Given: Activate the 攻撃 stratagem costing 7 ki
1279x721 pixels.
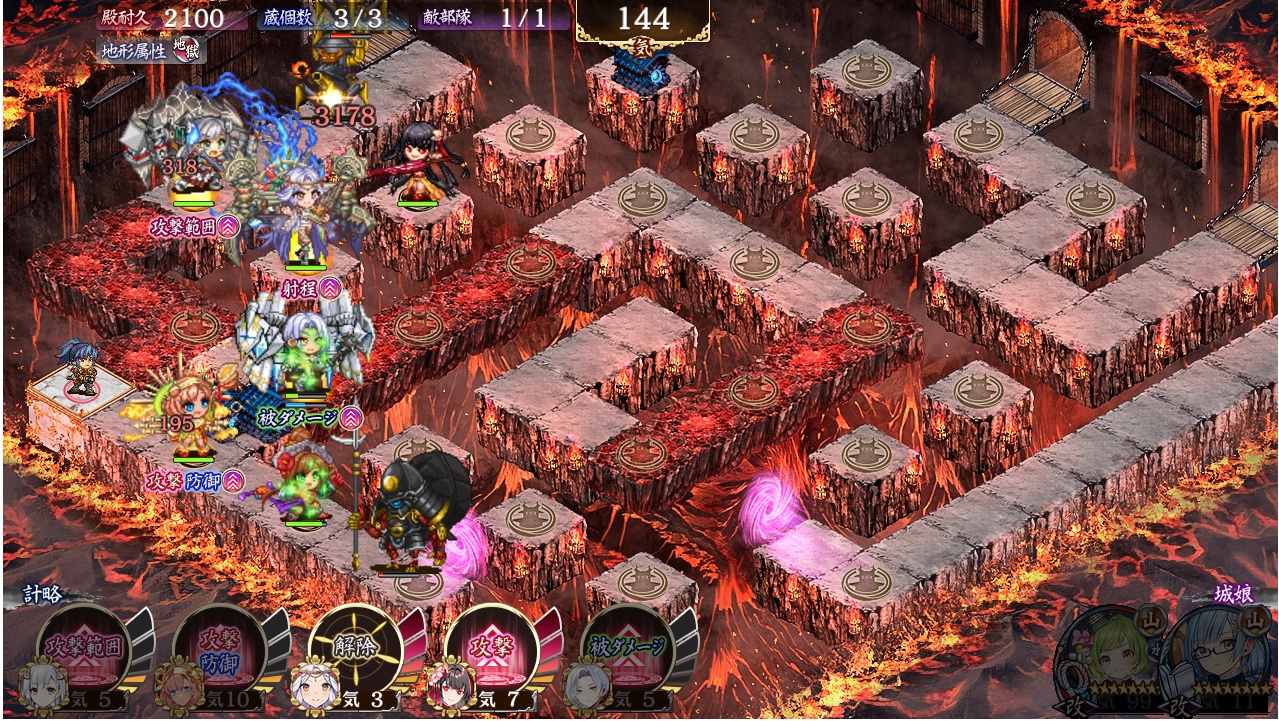Looking at the screenshot, I should click(491, 647).
